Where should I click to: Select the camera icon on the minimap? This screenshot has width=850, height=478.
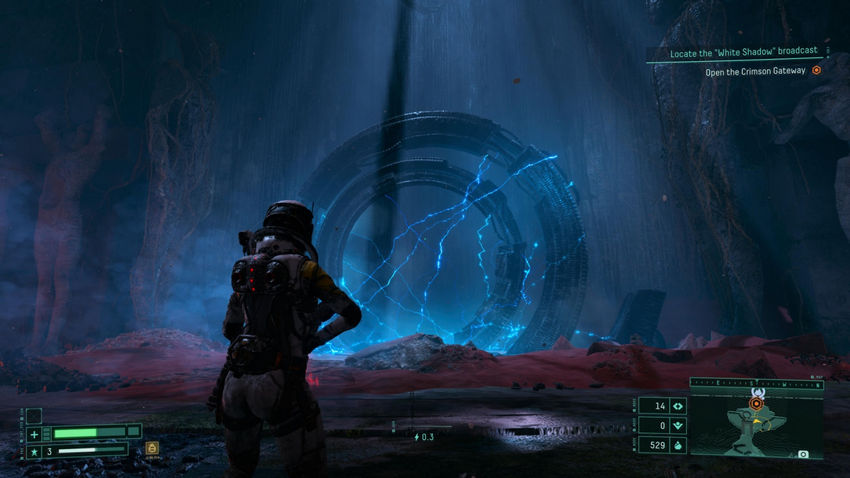(x=802, y=454)
